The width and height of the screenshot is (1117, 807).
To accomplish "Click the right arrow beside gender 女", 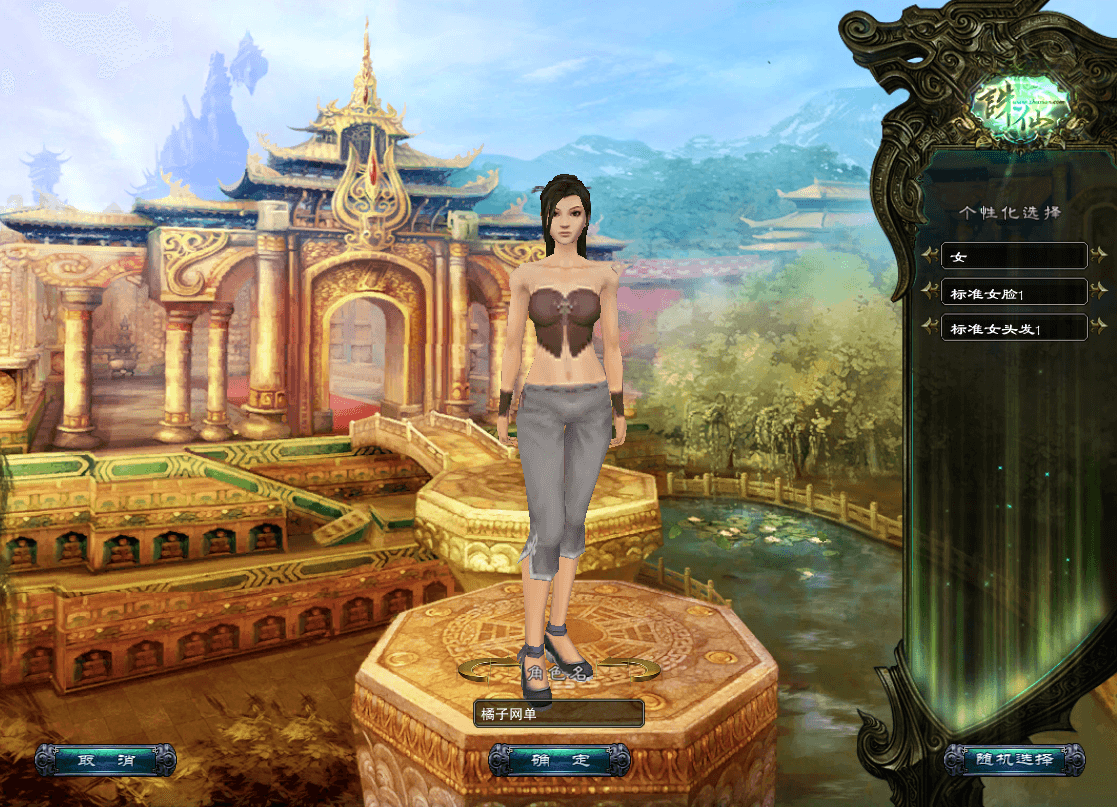I will [x=1098, y=255].
